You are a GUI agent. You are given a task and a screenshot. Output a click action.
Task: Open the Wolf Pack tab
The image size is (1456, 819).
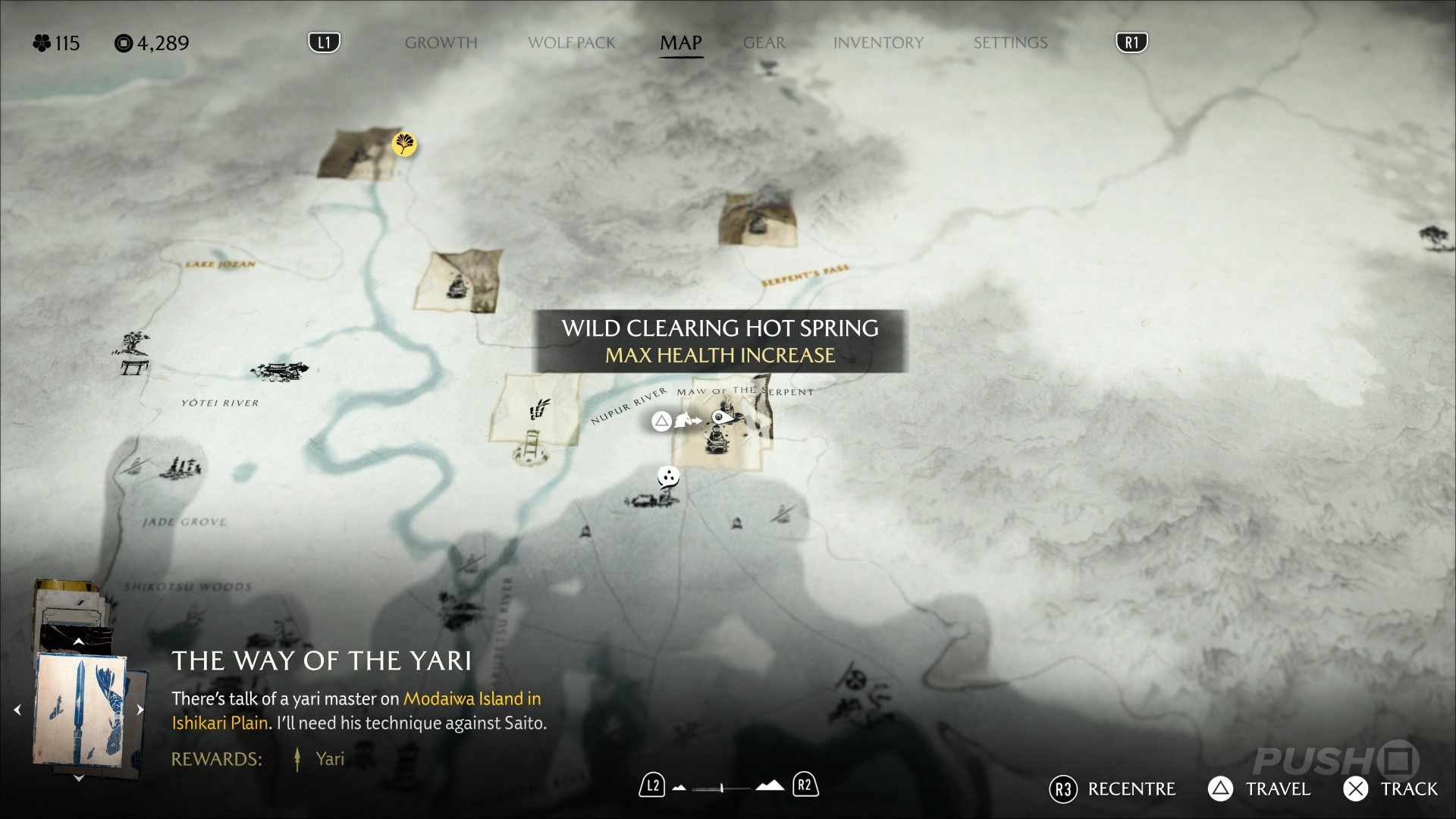coord(571,43)
